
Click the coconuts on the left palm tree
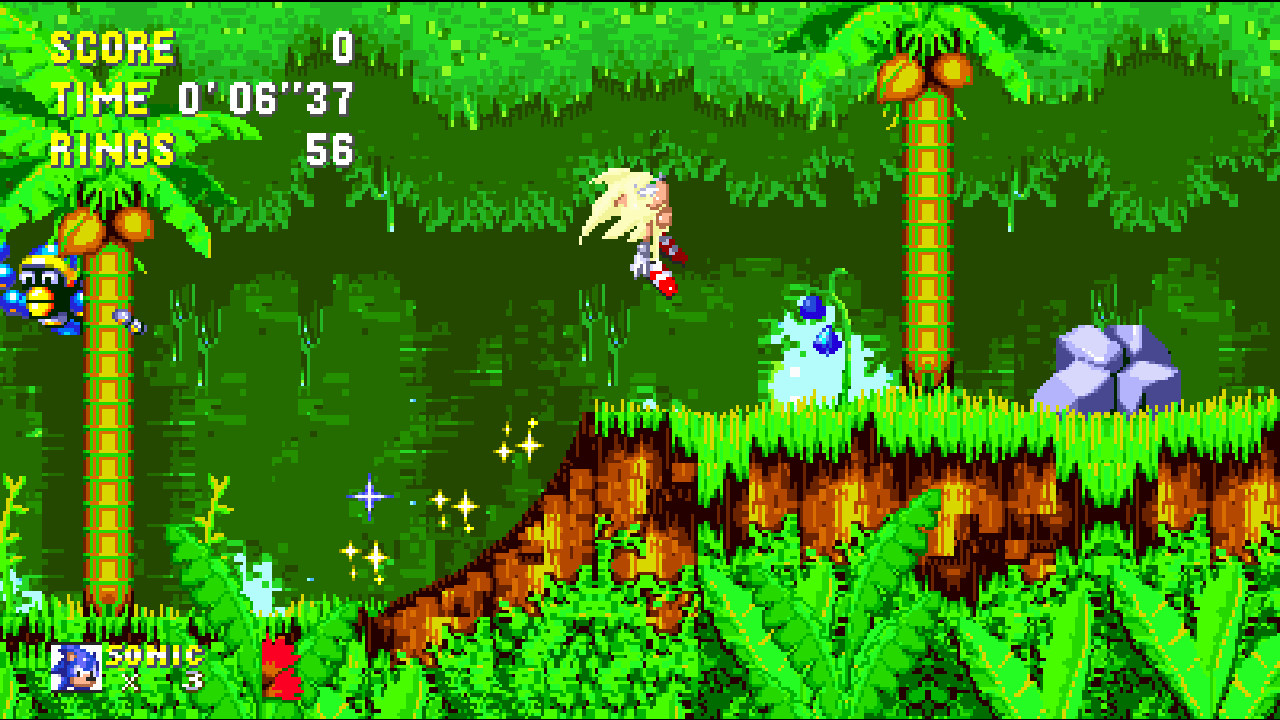click(x=95, y=230)
